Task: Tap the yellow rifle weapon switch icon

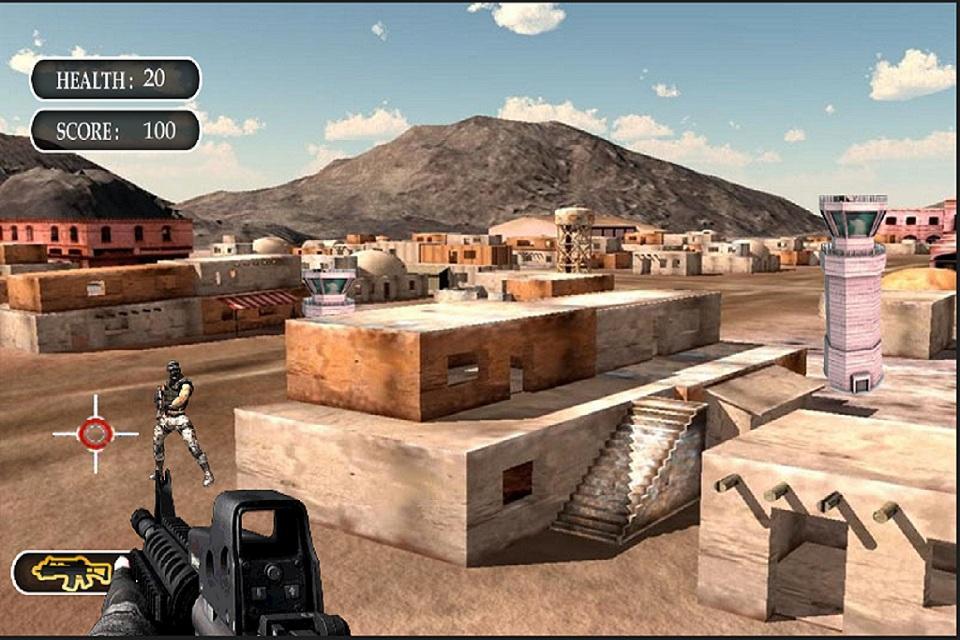Action: coord(70,572)
